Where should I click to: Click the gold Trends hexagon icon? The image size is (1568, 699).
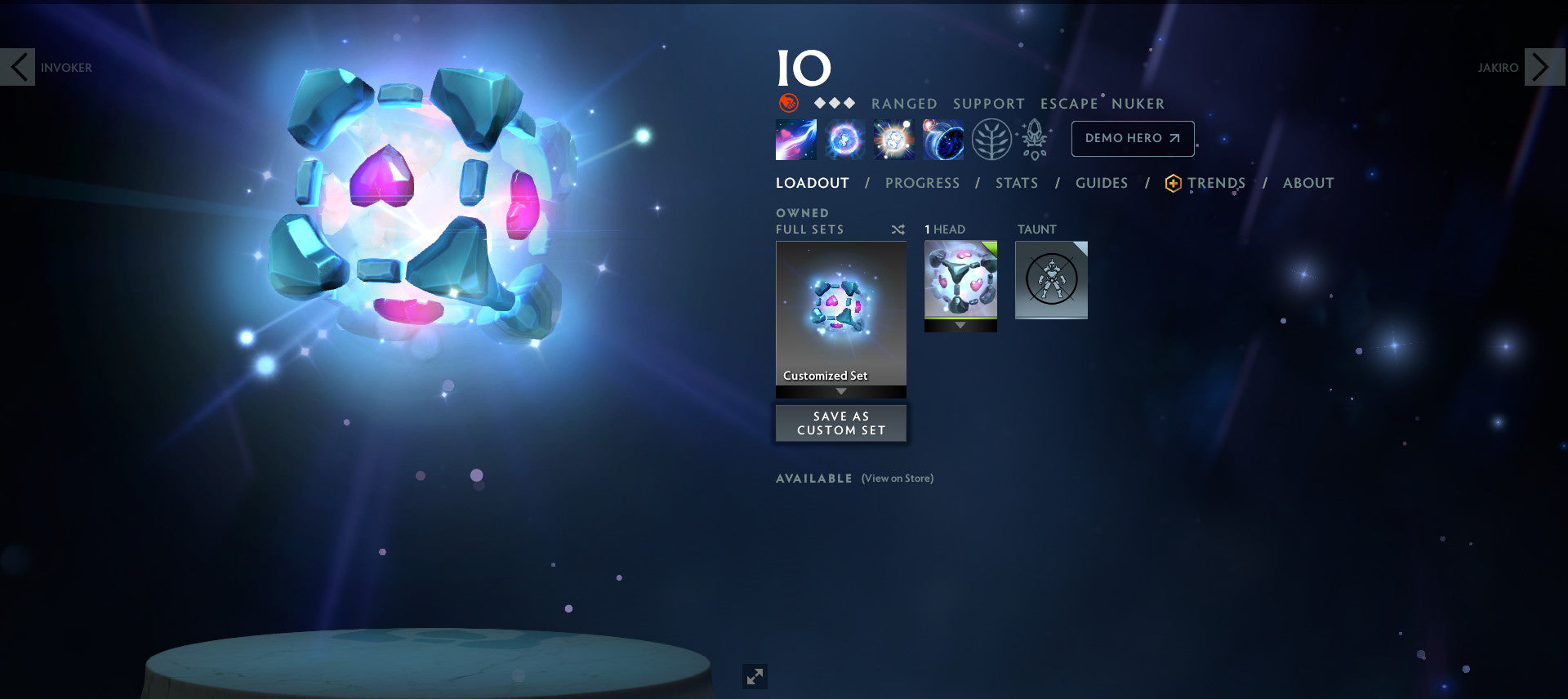tap(1171, 183)
